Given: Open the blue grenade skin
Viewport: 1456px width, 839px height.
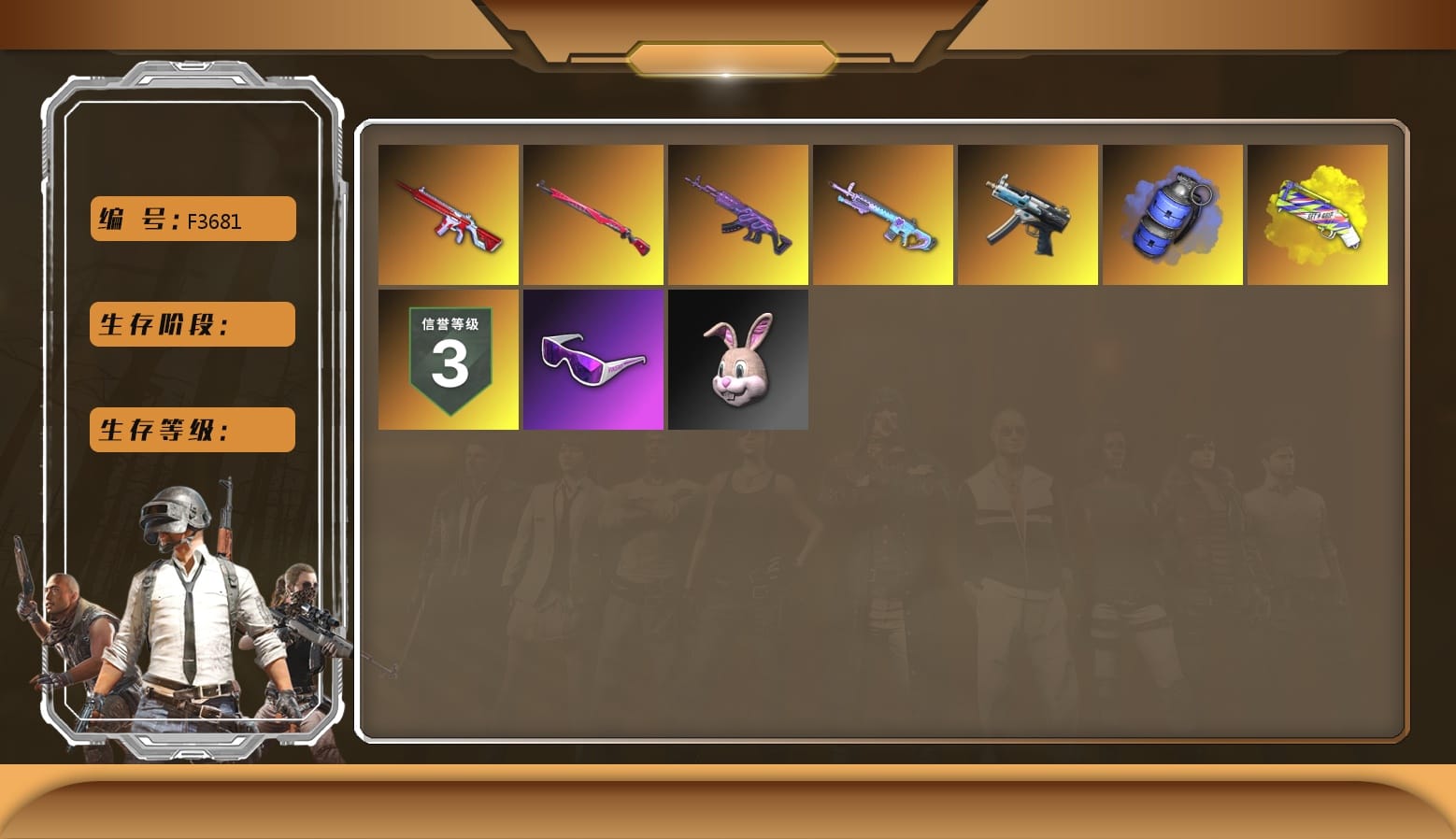Looking at the screenshot, I should (1172, 215).
